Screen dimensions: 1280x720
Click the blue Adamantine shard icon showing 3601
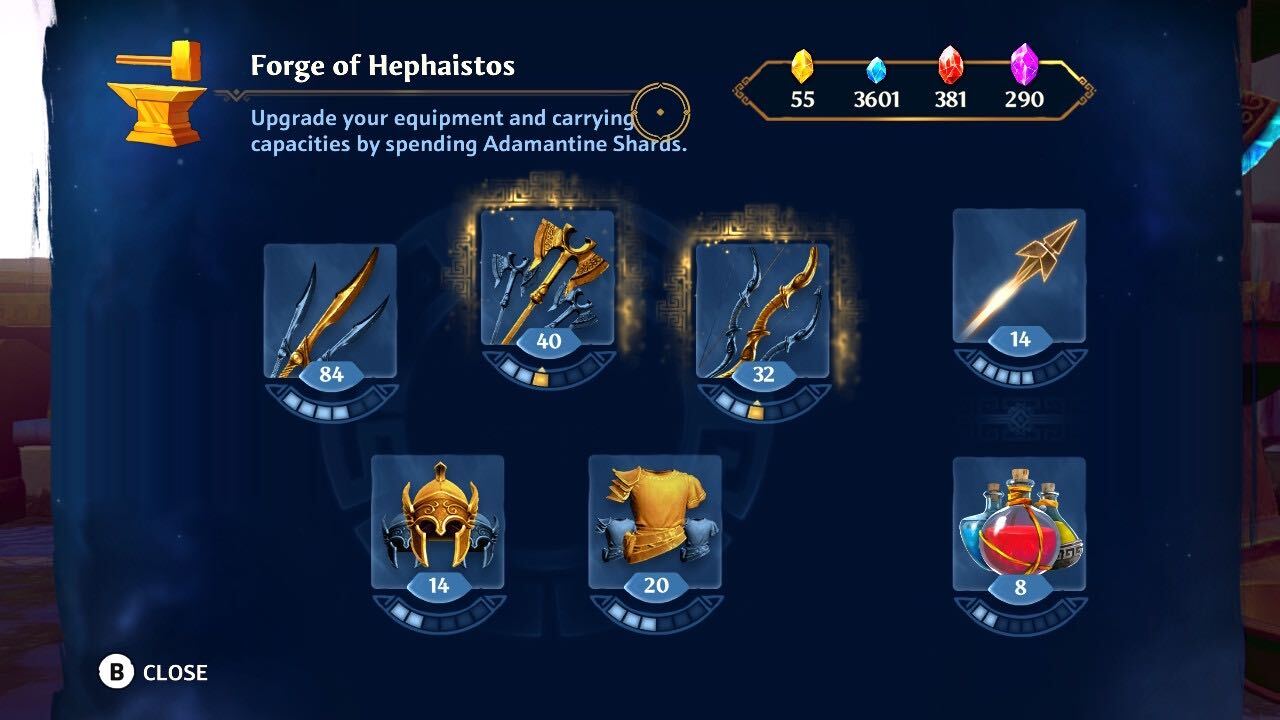tap(875, 68)
